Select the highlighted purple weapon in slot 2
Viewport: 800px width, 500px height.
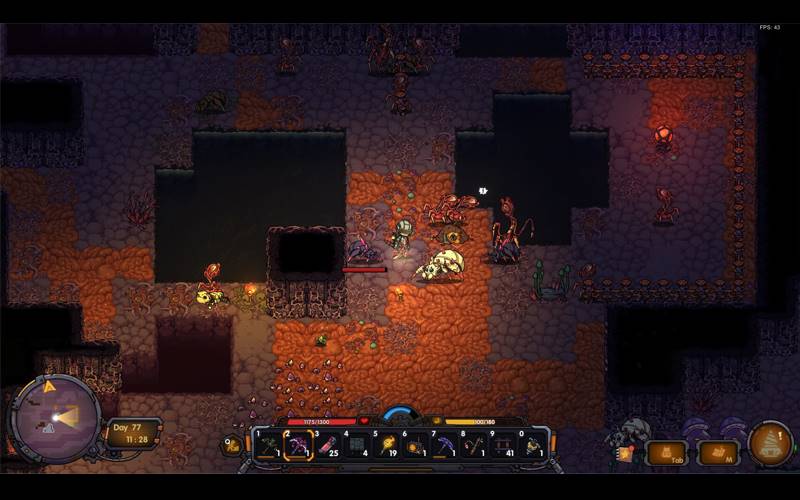tap(298, 445)
